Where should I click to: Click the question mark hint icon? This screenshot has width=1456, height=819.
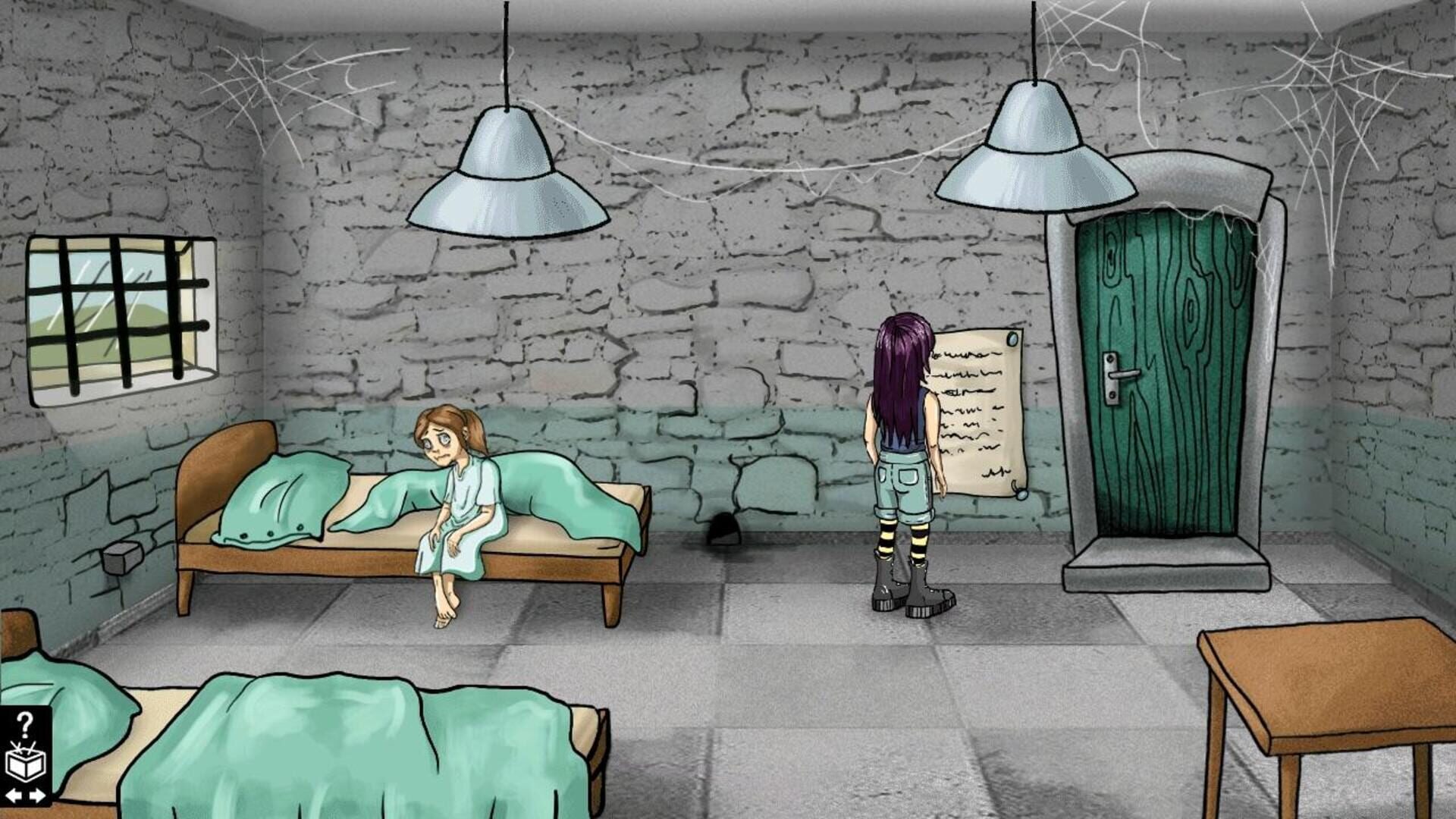click(x=25, y=724)
